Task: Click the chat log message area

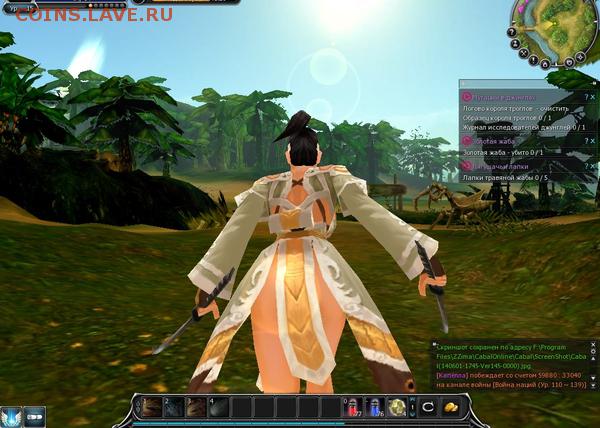Action: point(505,370)
